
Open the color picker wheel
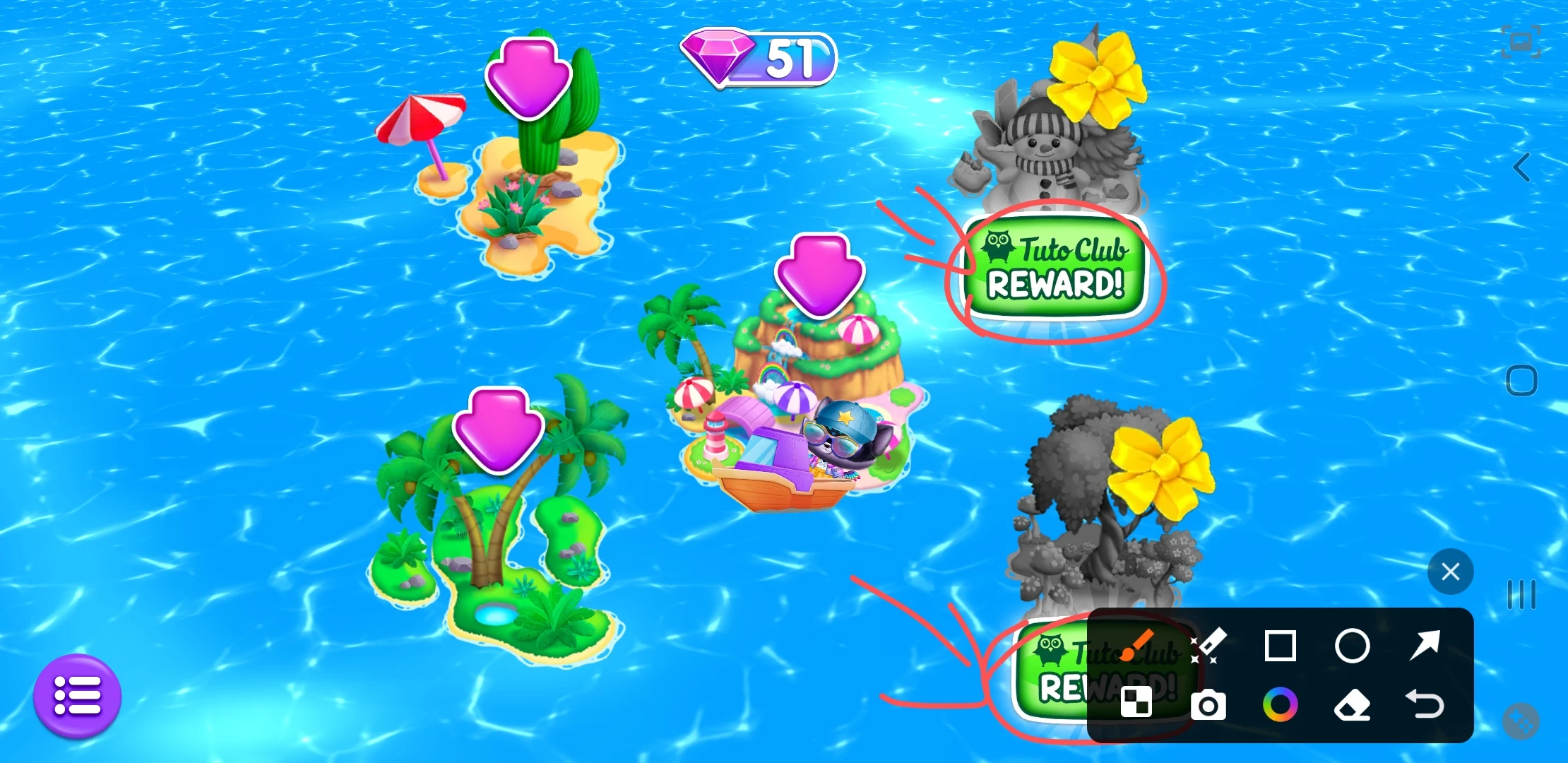[1281, 705]
